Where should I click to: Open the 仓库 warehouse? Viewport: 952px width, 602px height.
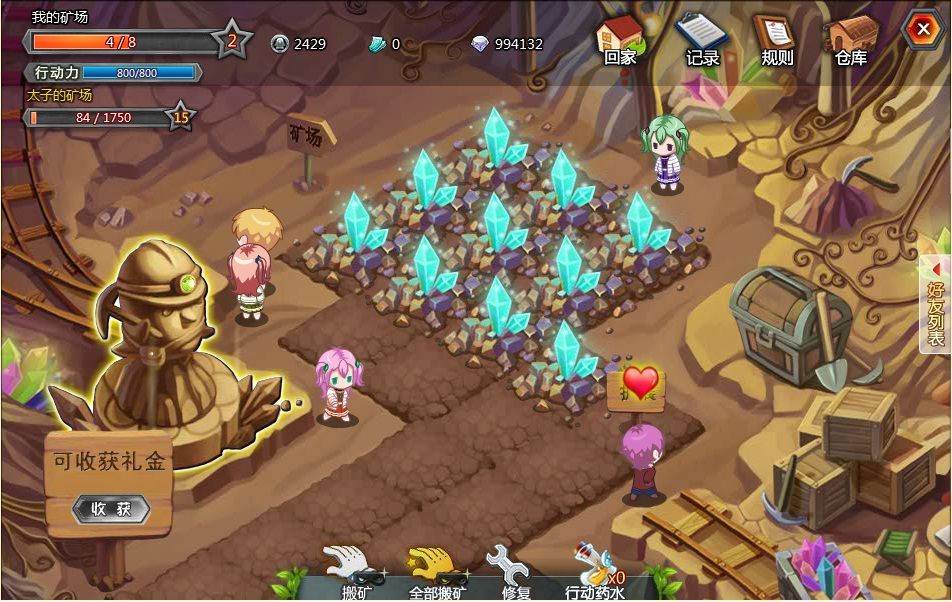click(851, 38)
